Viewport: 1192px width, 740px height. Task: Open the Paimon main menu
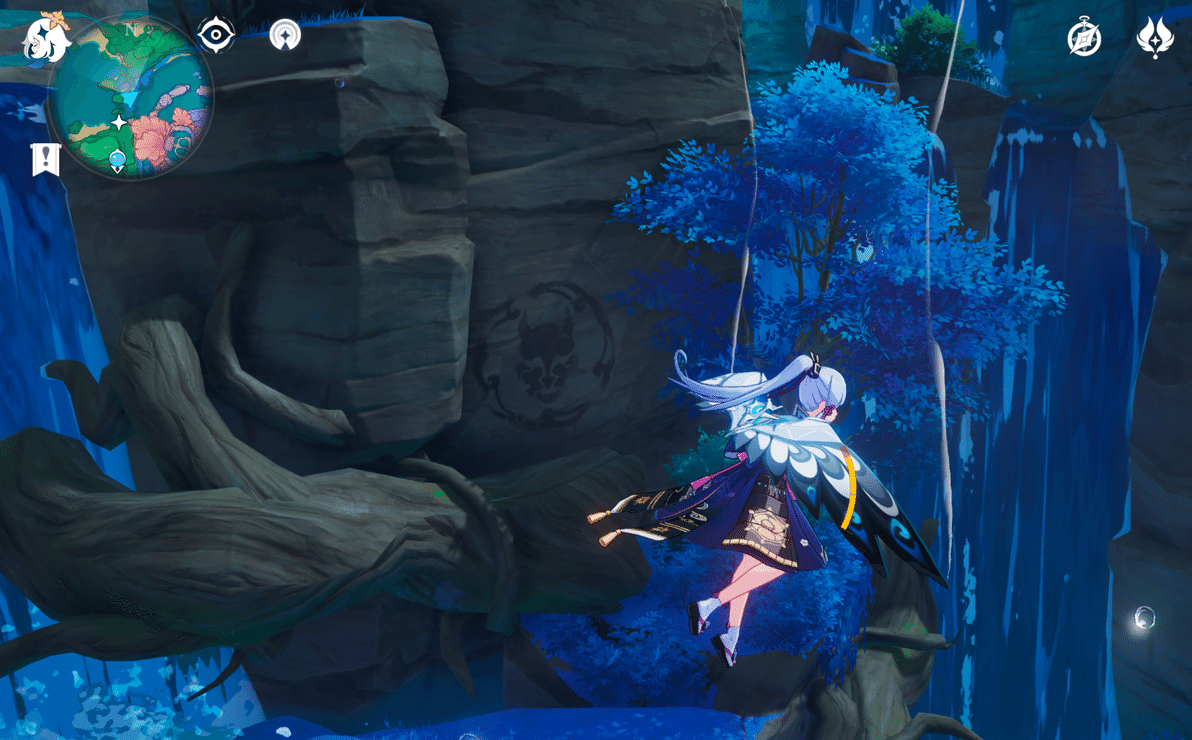(x=46, y=37)
